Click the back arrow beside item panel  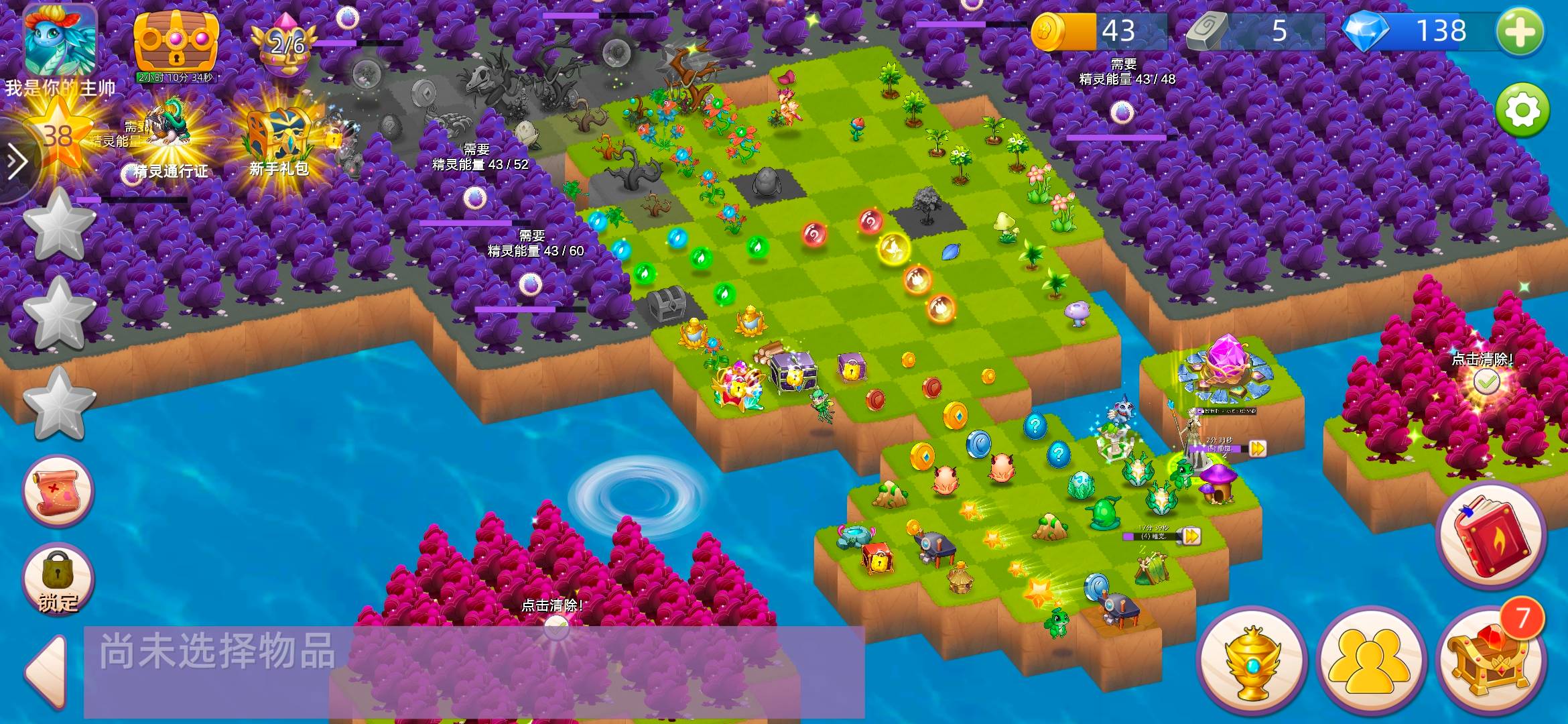[x=47, y=672]
